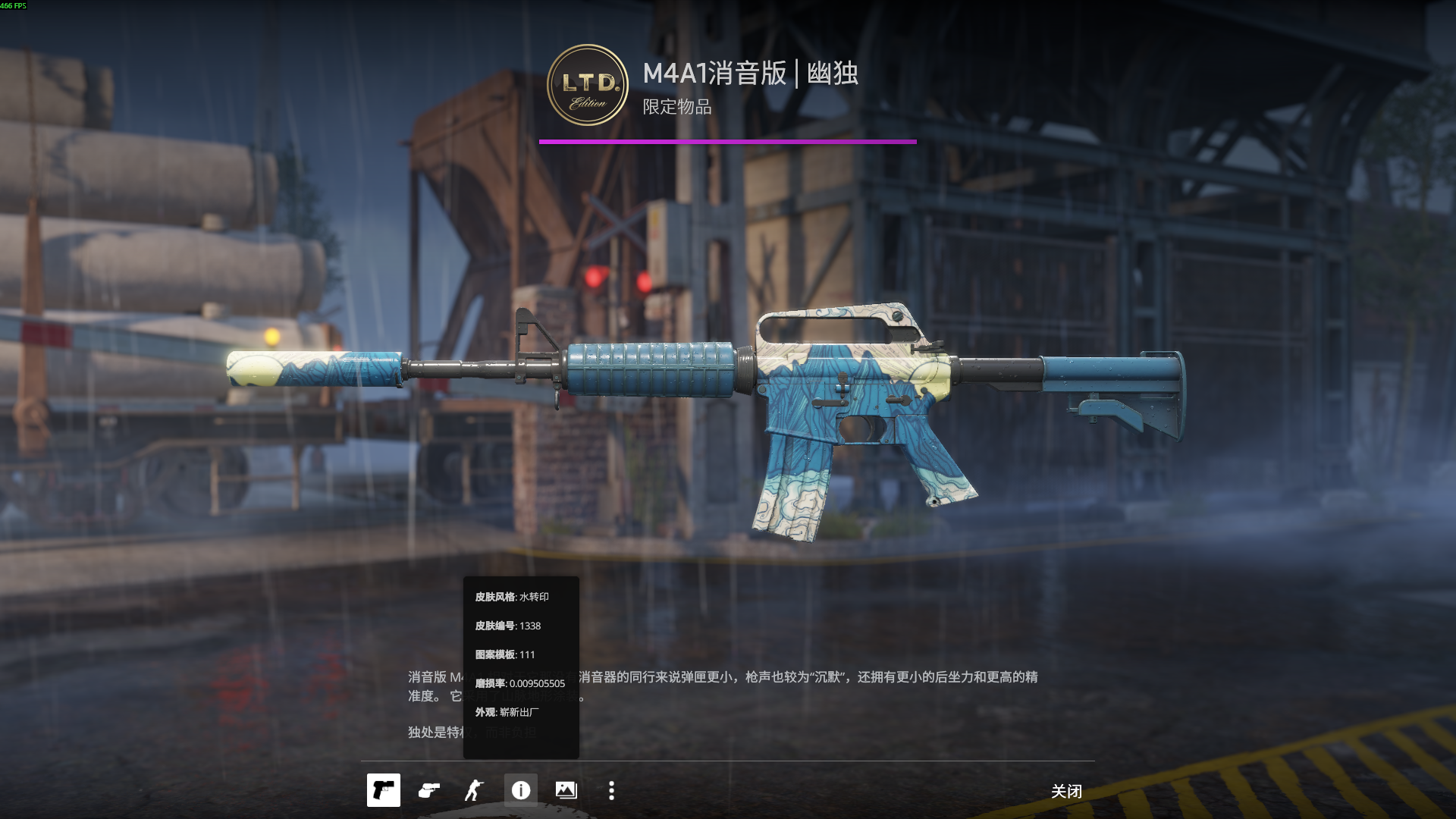Toggle the item info icon
Image resolution: width=1456 pixels, height=819 pixels.
(520, 790)
